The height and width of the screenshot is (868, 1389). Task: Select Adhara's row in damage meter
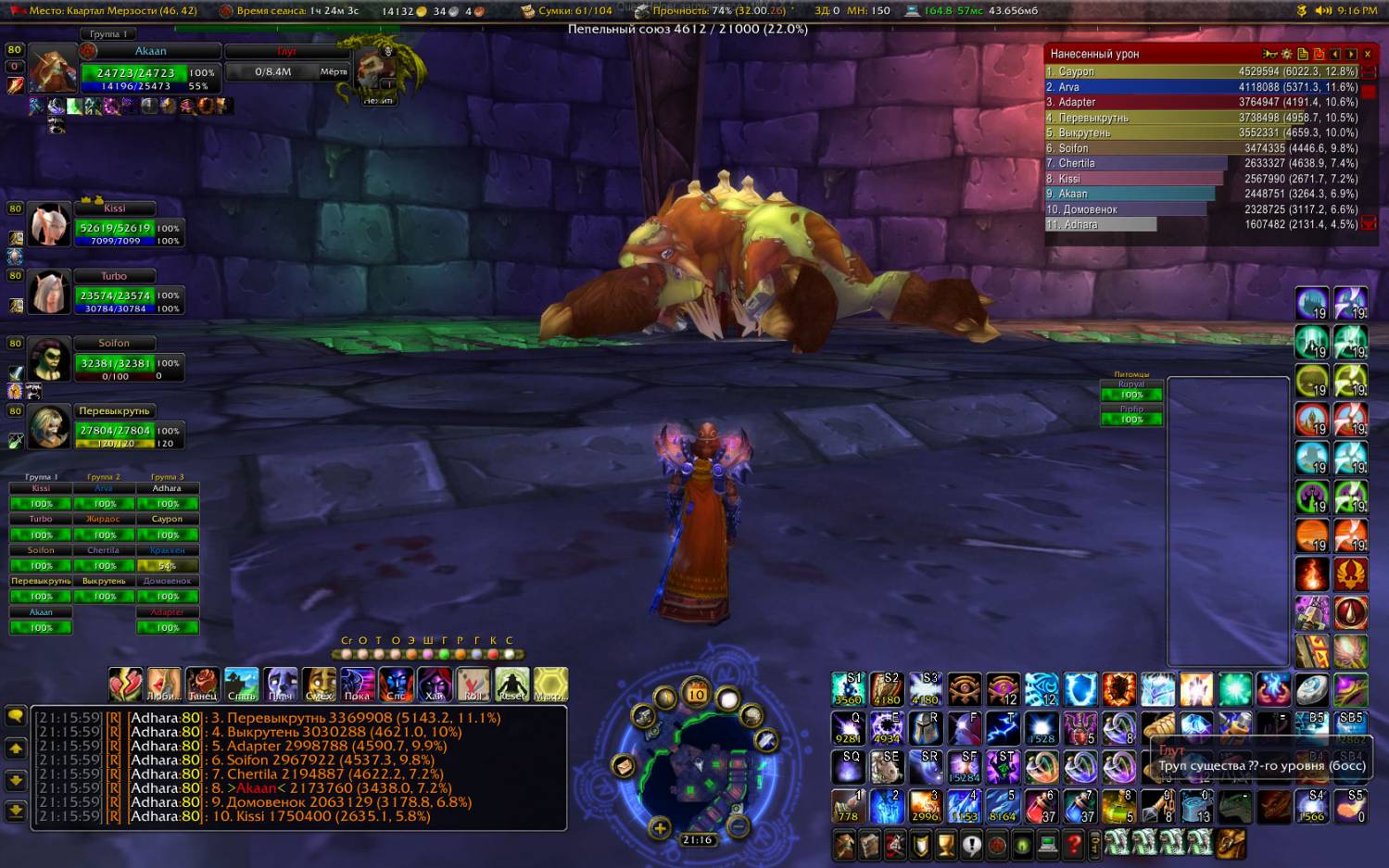coord(1201,224)
